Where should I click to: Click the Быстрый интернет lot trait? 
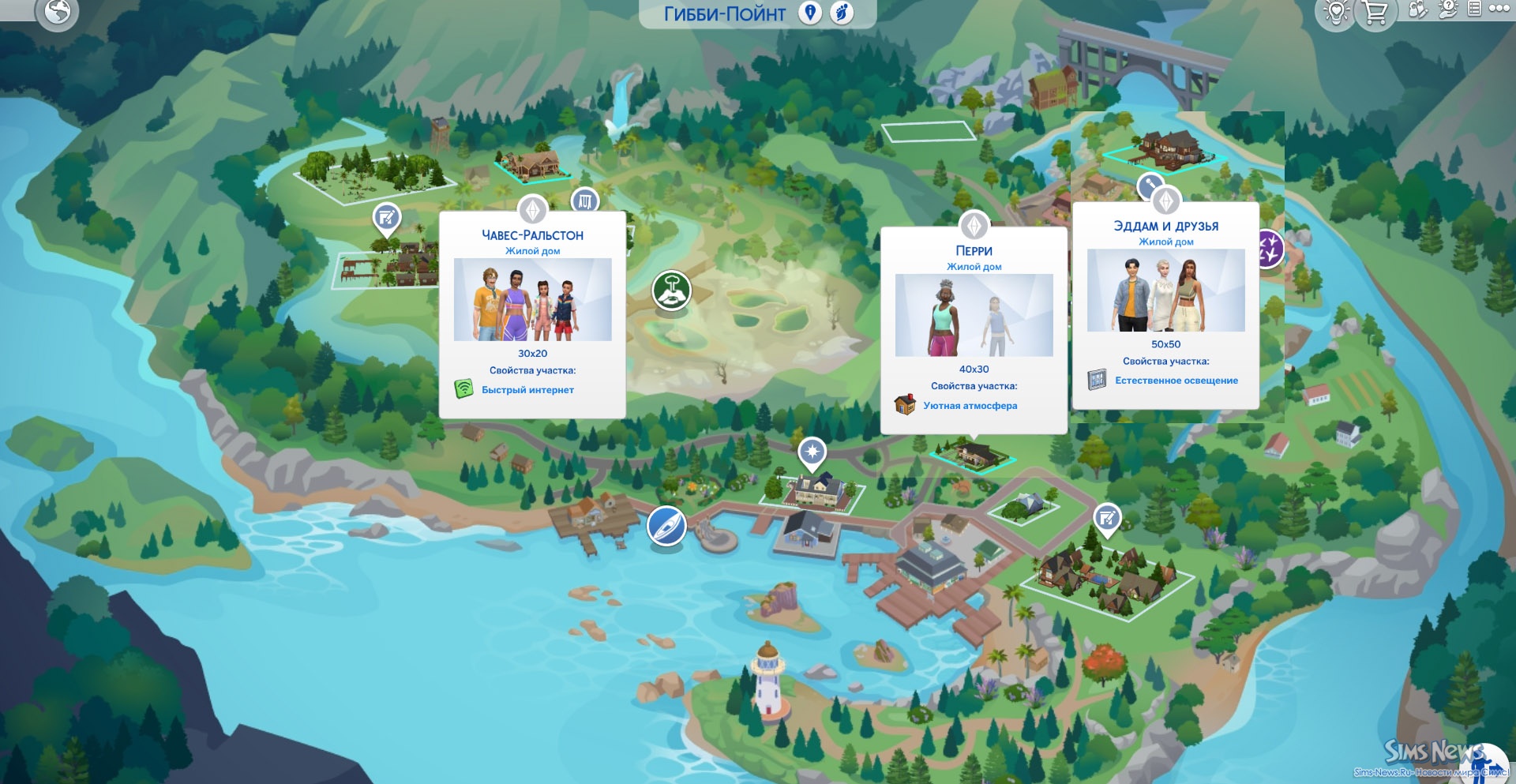[527, 390]
